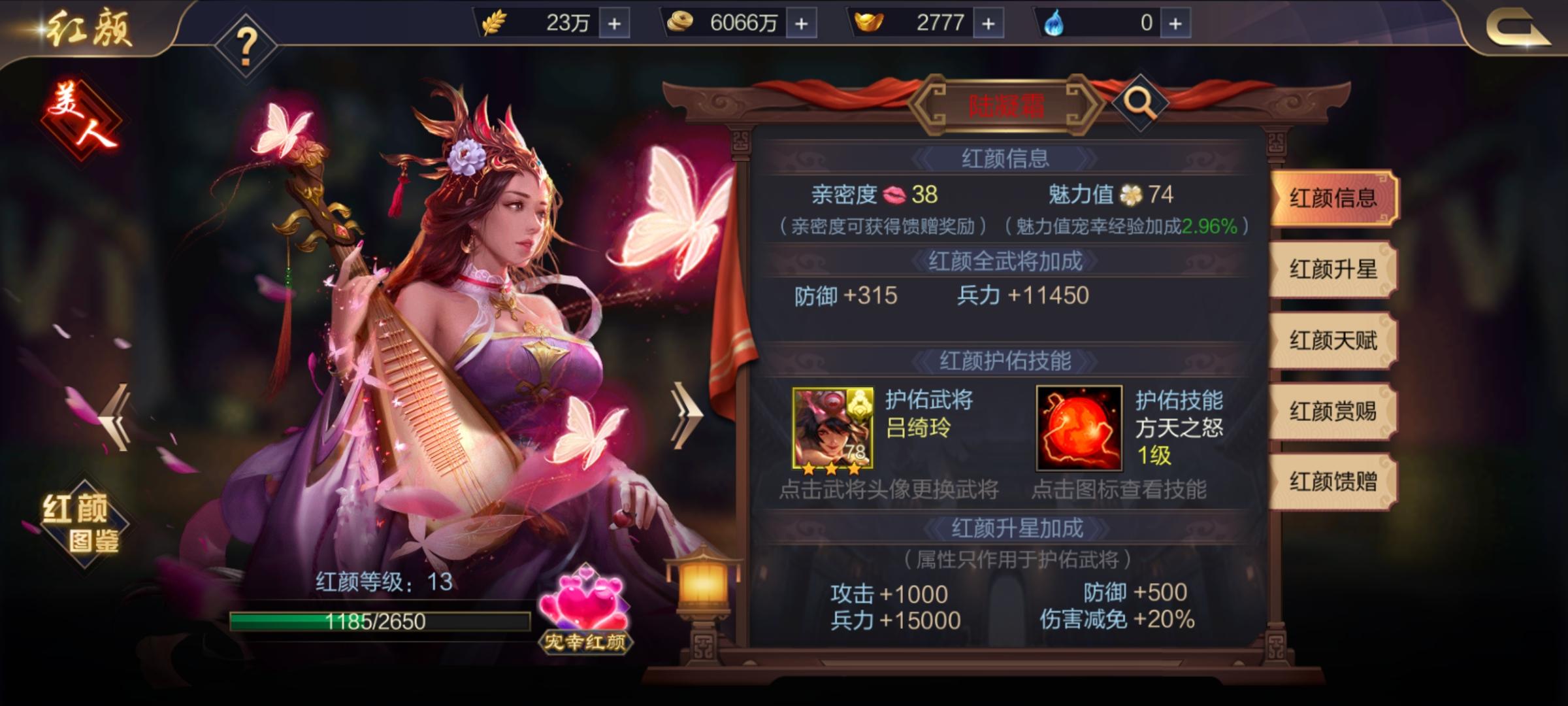Click the plus beside 2777 gold ingots

pyautogui.click(x=988, y=22)
